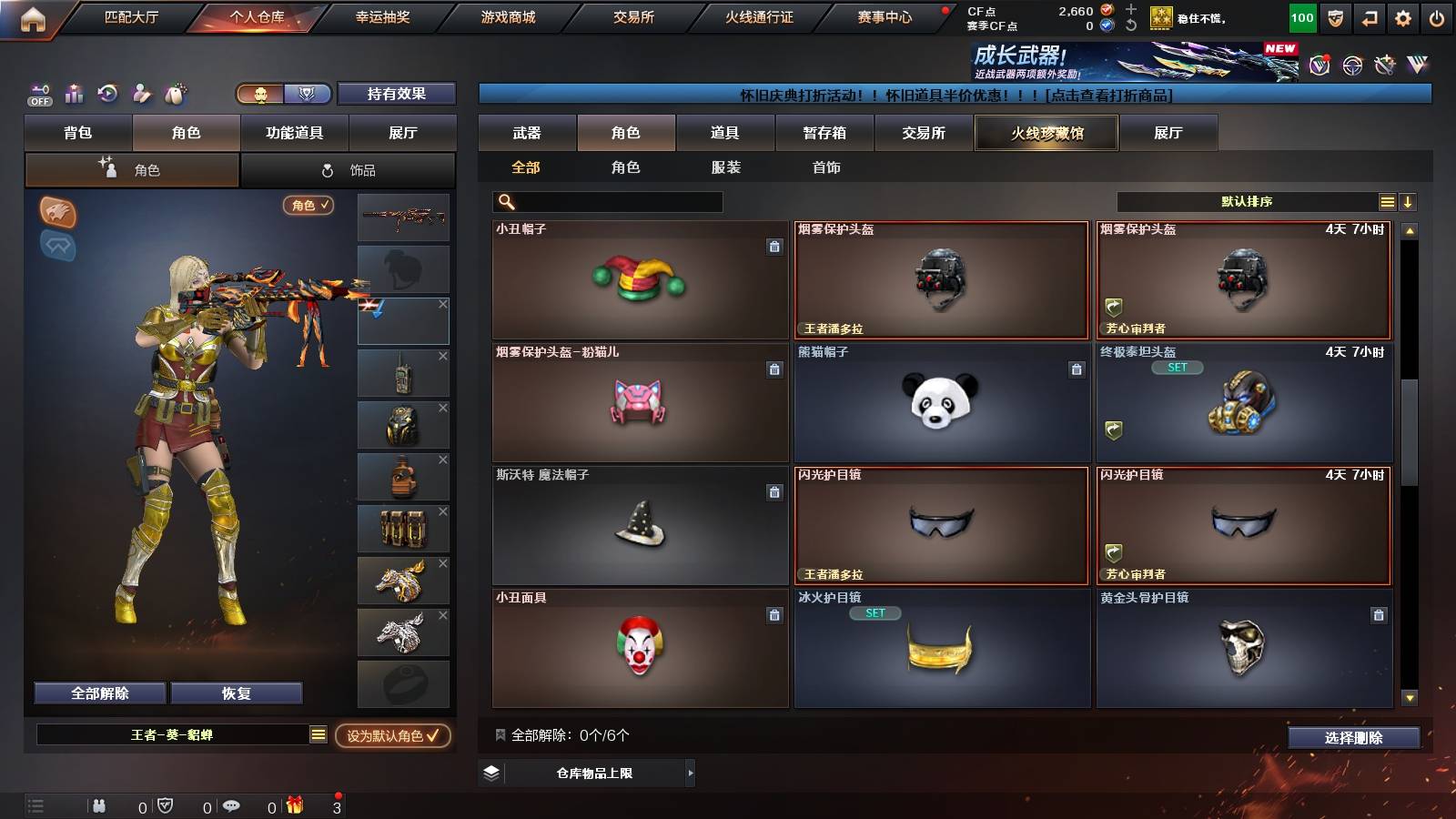Switch to the 火线珍藏馆 tab

point(1046,133)
